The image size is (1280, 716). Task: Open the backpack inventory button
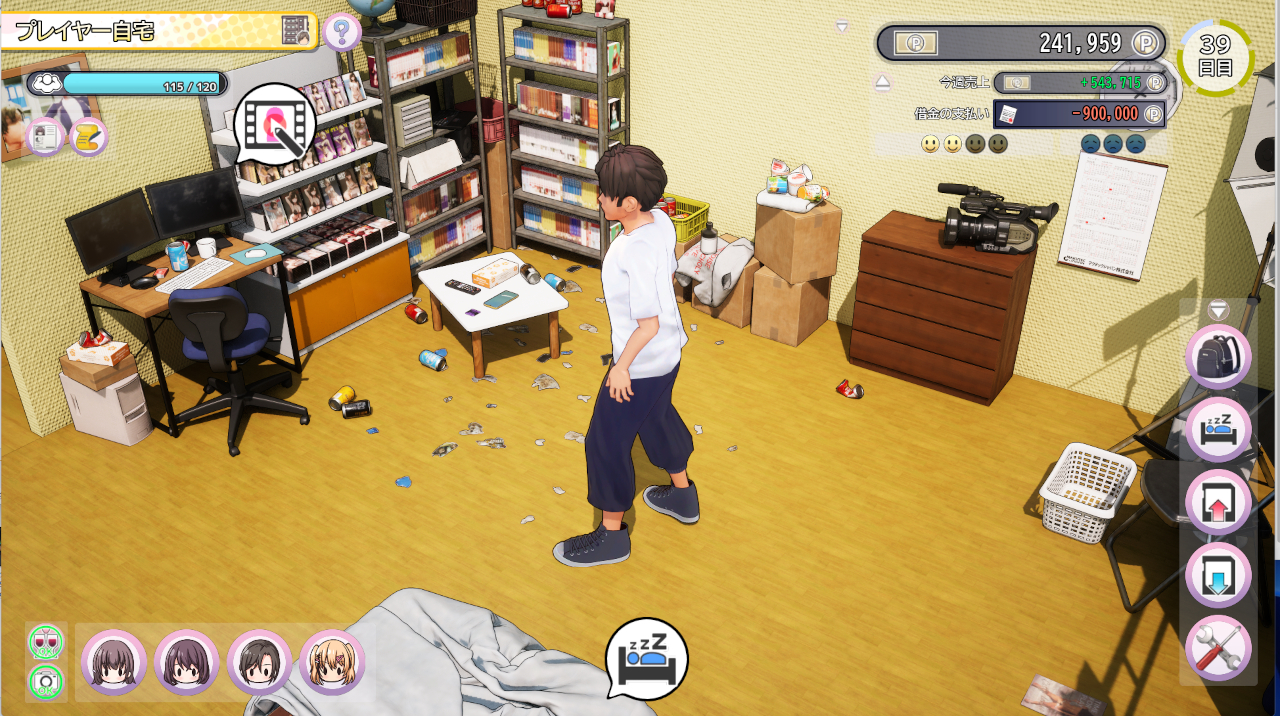click(1218, 357)
